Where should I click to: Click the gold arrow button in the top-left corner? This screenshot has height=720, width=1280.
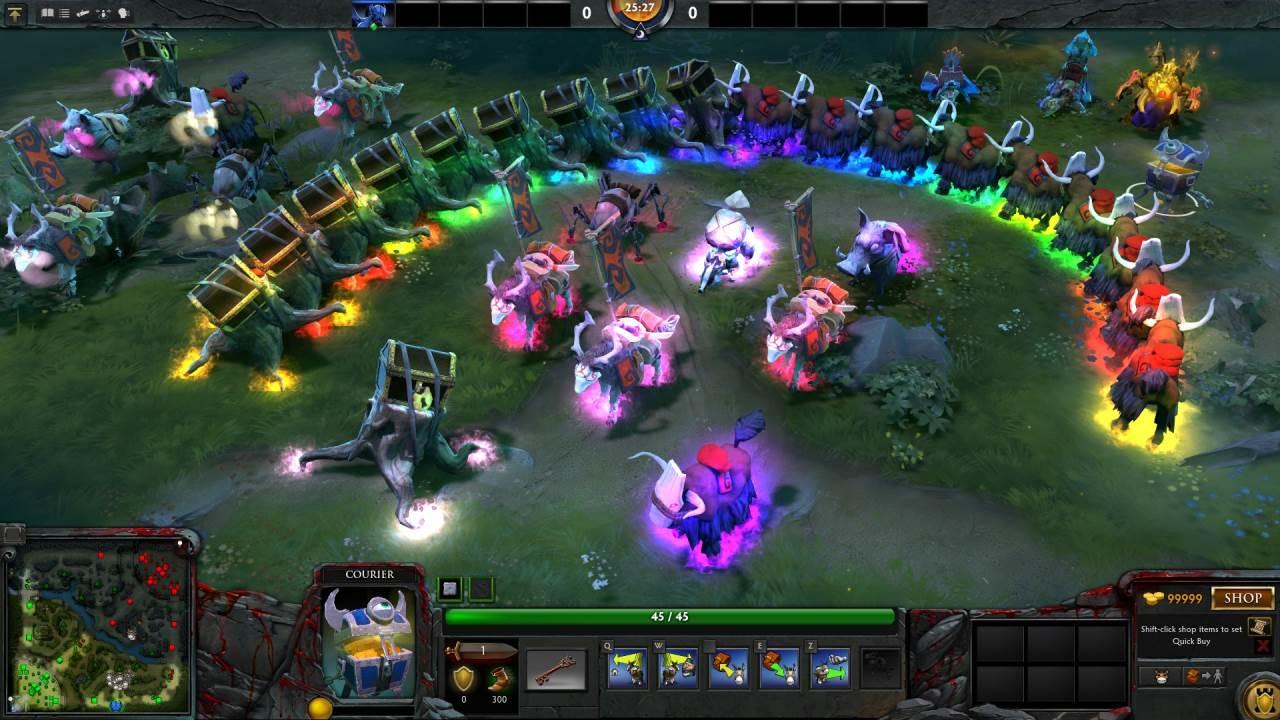15,13
